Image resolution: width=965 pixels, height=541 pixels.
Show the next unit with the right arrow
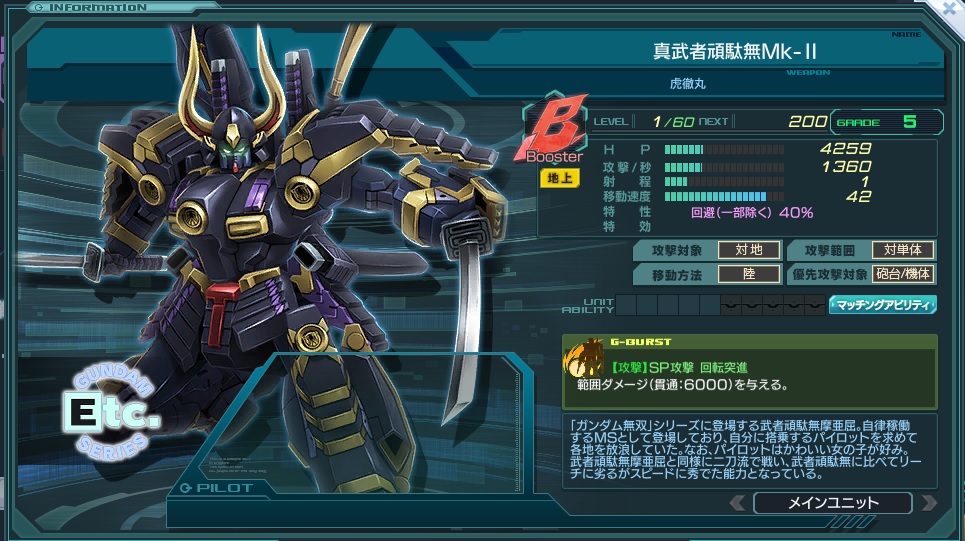point(929,503)
